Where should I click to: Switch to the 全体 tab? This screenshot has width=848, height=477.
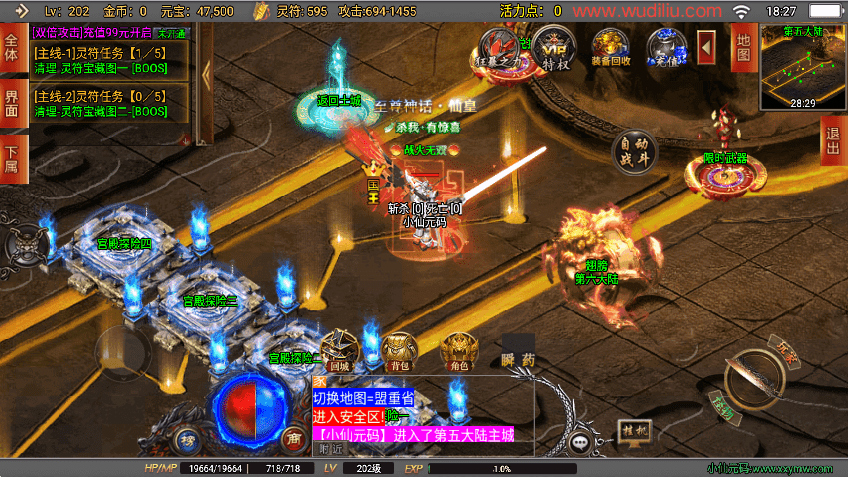(12, 48)
